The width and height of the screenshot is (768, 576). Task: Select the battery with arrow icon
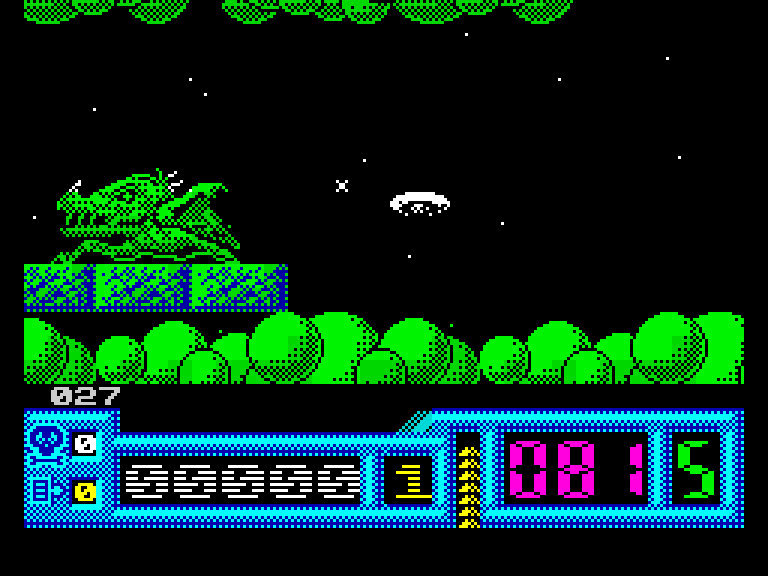tap(46, 490)
